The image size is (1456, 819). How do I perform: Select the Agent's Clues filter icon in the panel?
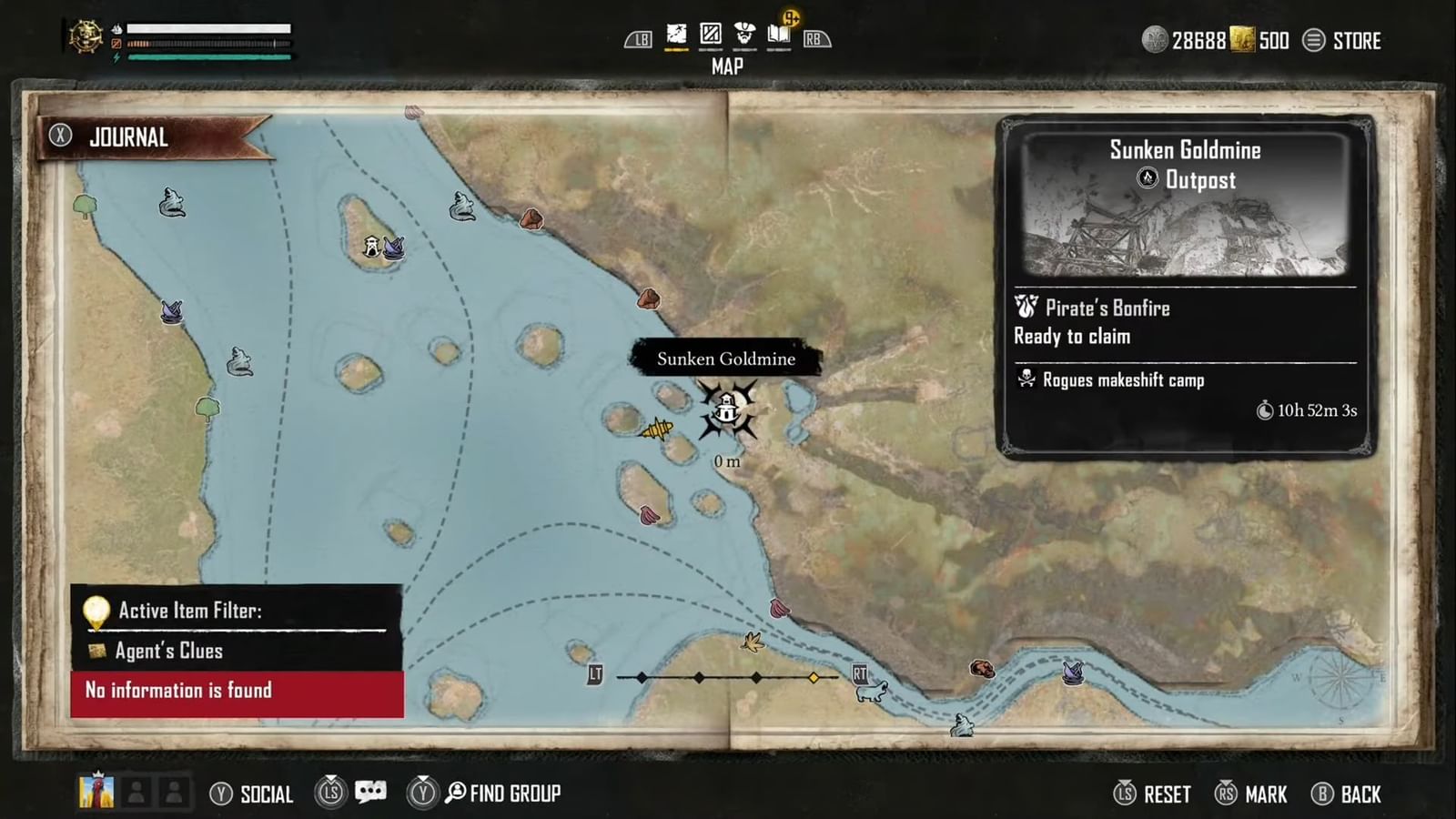click(96, 650)
